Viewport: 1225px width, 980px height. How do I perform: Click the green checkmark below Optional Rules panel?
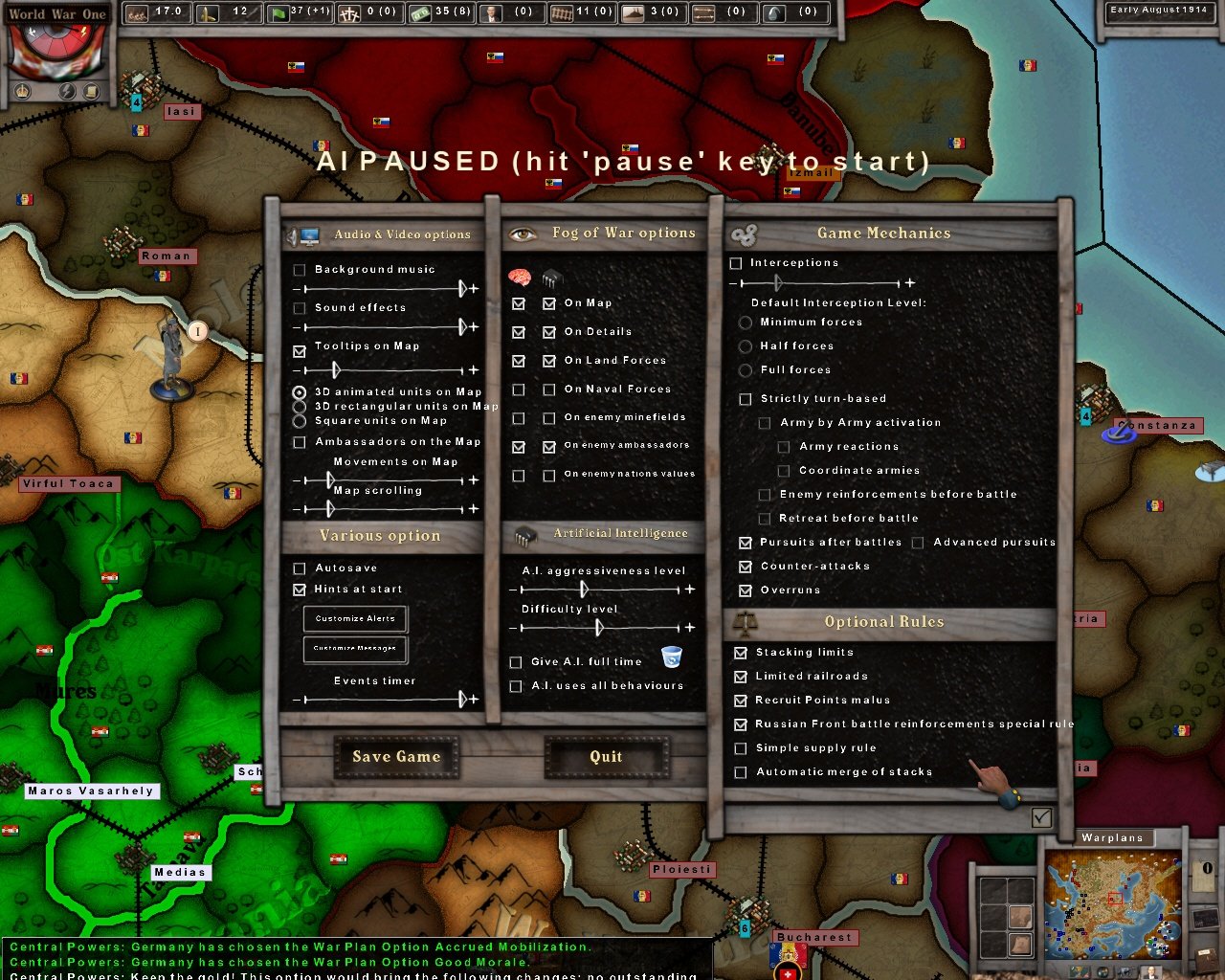pyautogui.click(x=1040, y=818)
